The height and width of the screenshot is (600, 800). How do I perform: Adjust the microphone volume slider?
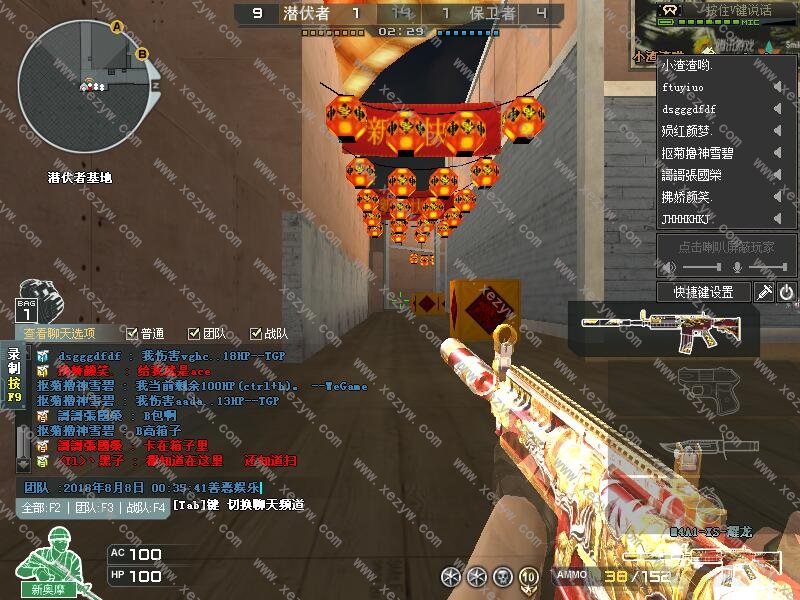click(768, 268)
